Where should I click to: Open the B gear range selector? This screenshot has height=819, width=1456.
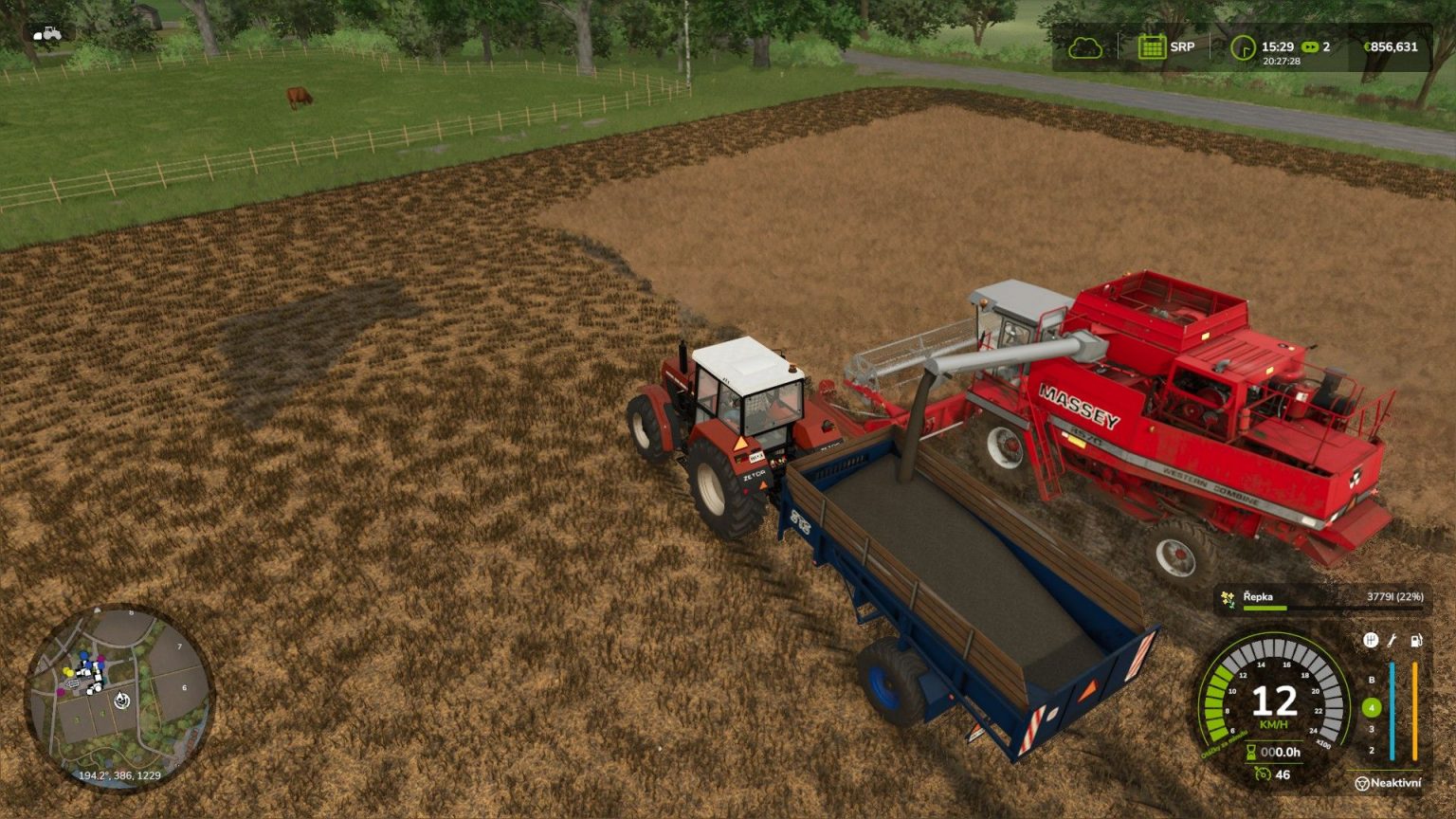[1372, 680]
